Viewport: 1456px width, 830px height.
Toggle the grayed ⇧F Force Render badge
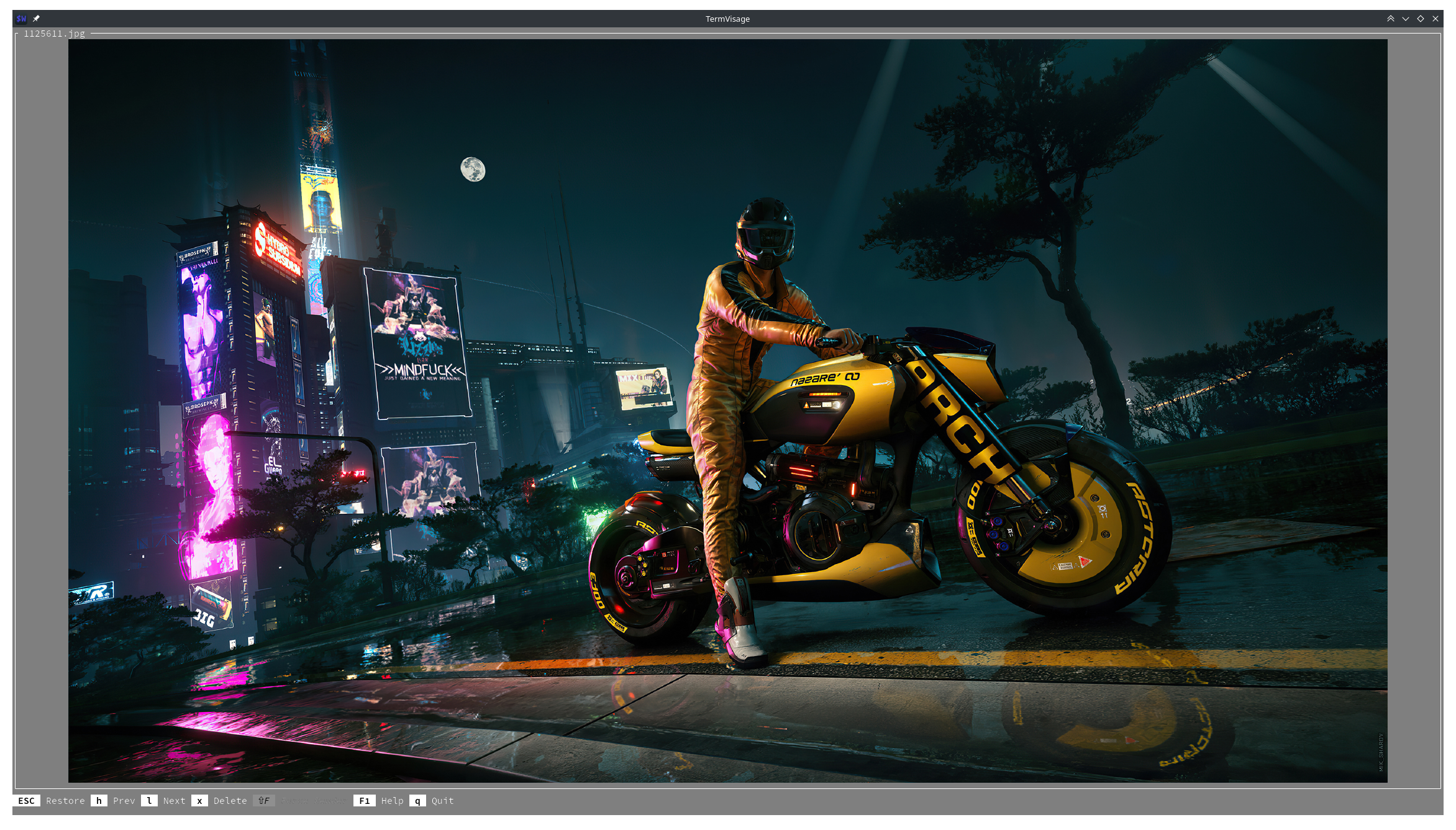tap(263, 801)
